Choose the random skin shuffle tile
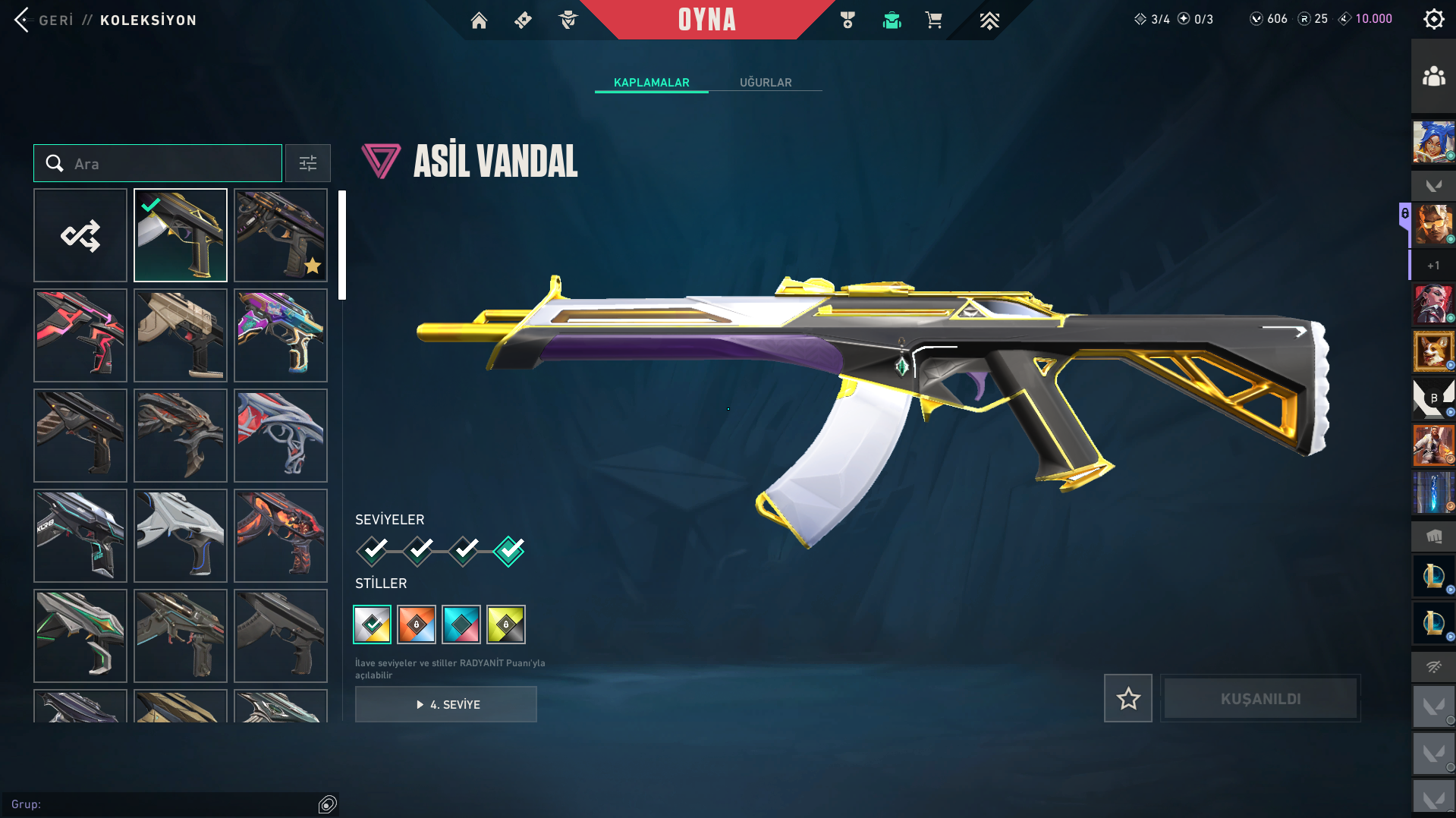The width and height of the screenshot is (1456, 818). (x=80, y=235)
